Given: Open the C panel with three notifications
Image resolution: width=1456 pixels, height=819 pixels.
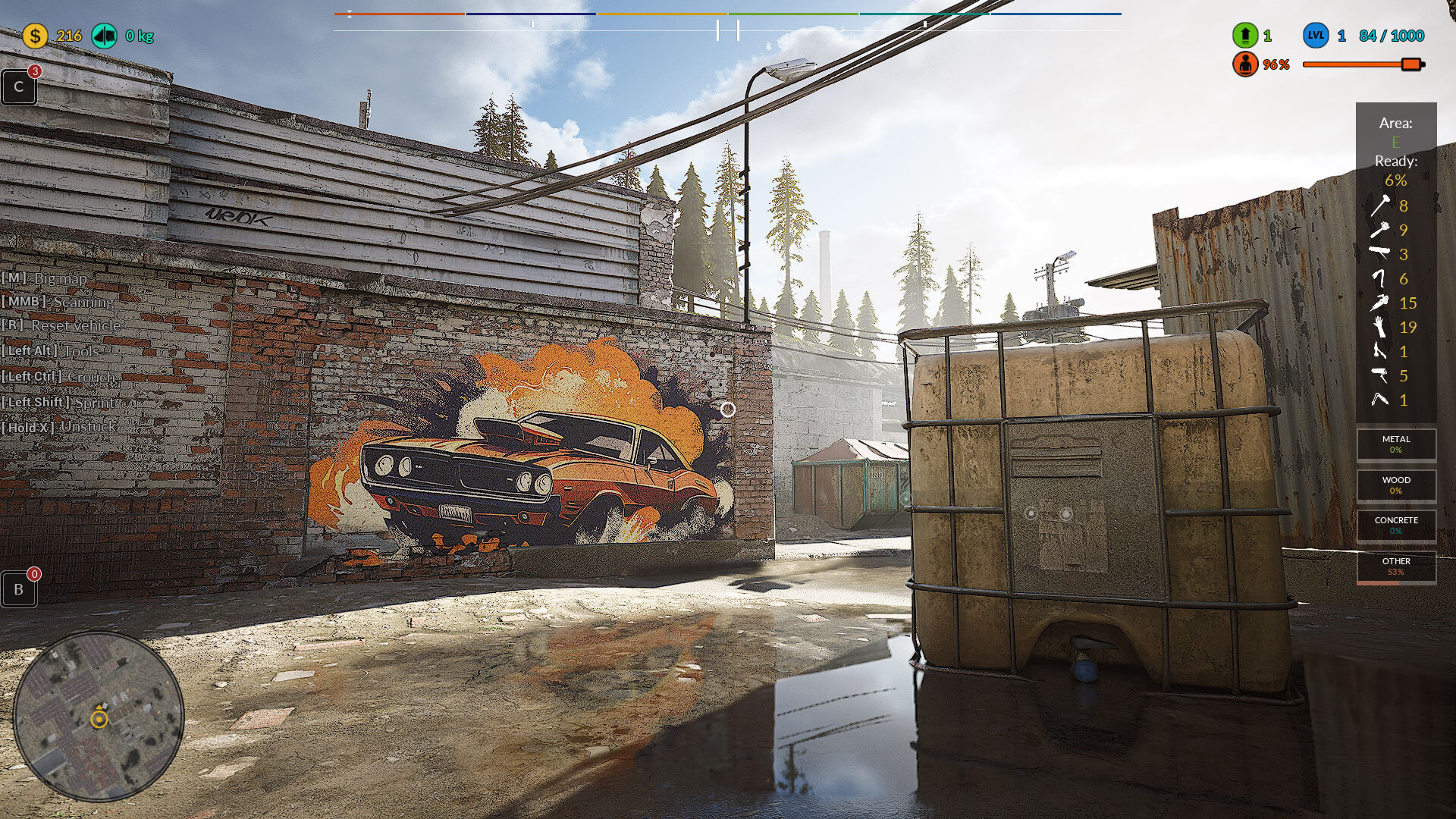Looking at the screenshot, I should pyautogui.click(x=19, y=87).
